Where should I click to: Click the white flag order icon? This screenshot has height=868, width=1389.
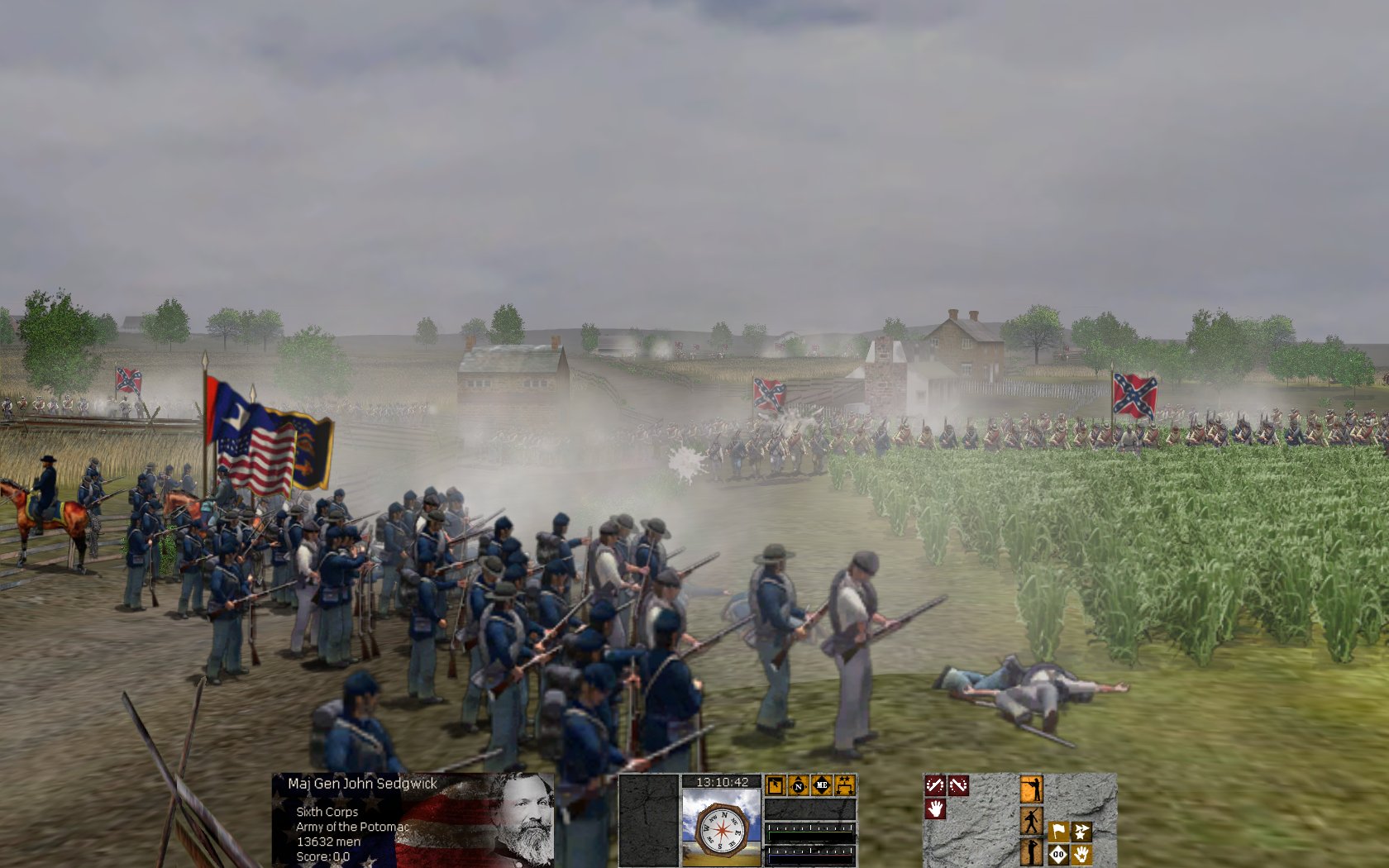[x=1058, y=831]
